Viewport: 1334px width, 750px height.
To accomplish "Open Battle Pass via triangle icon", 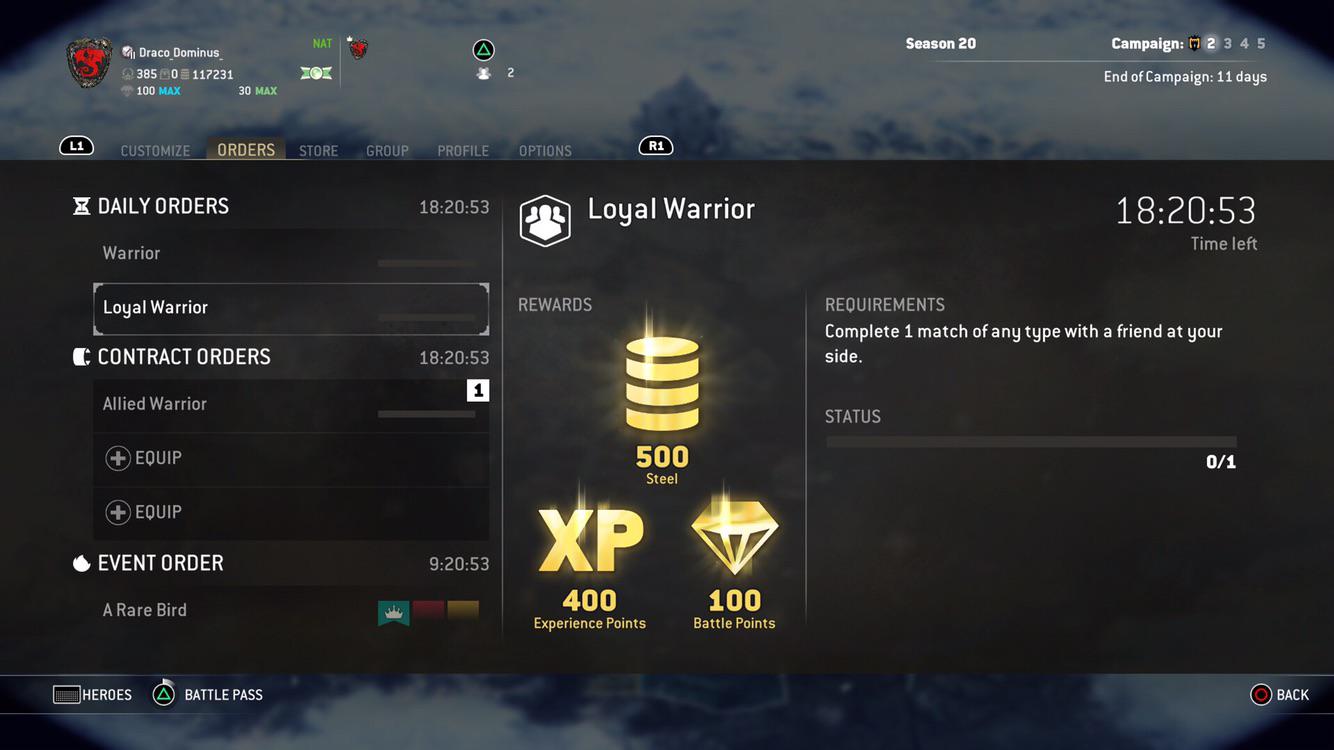I will (x=161, y=694).
